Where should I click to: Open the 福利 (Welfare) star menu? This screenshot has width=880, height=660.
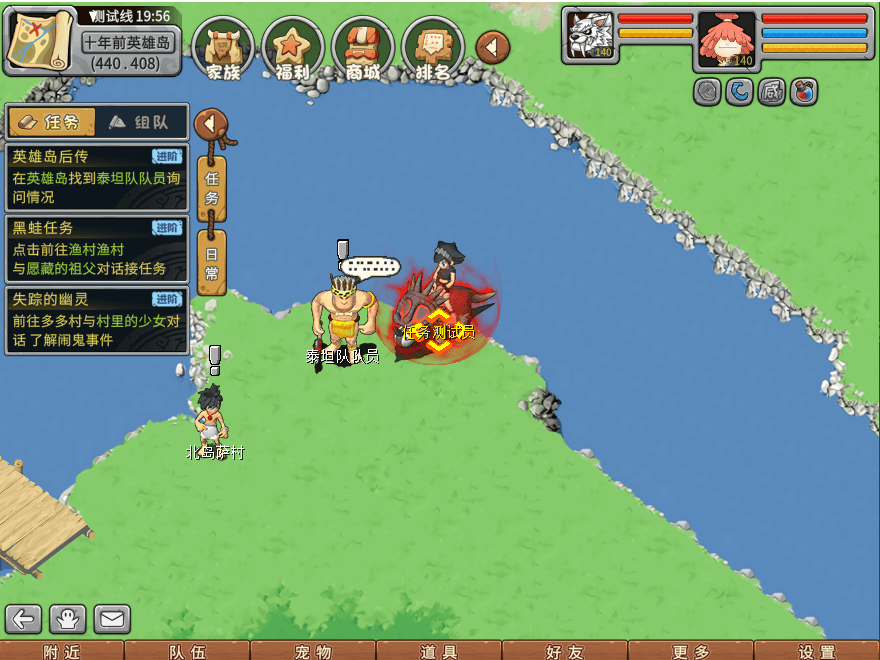click(293, 48)
